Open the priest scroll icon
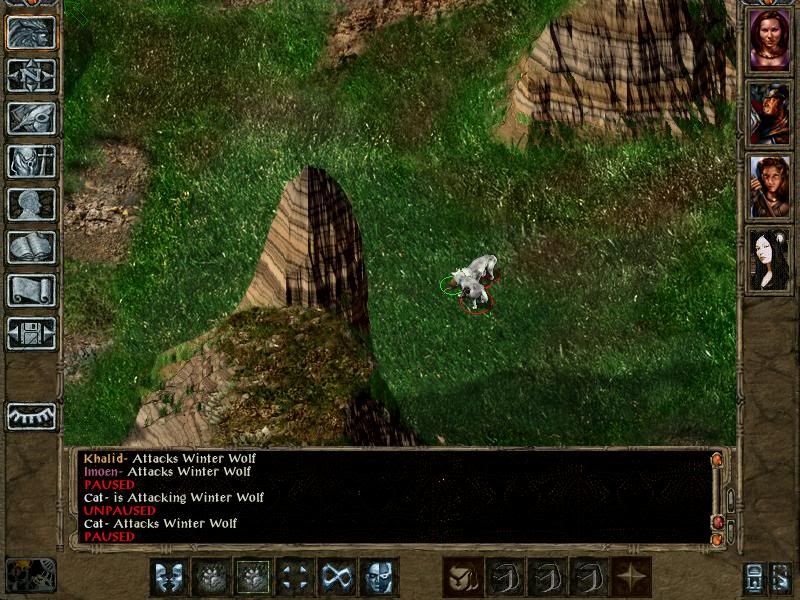 tap(31, 290)
